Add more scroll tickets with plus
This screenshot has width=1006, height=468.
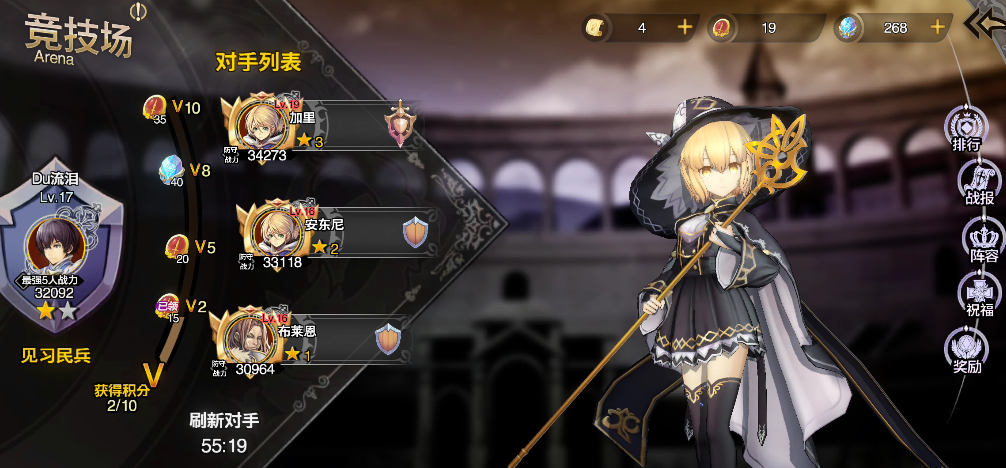point(684,28)
